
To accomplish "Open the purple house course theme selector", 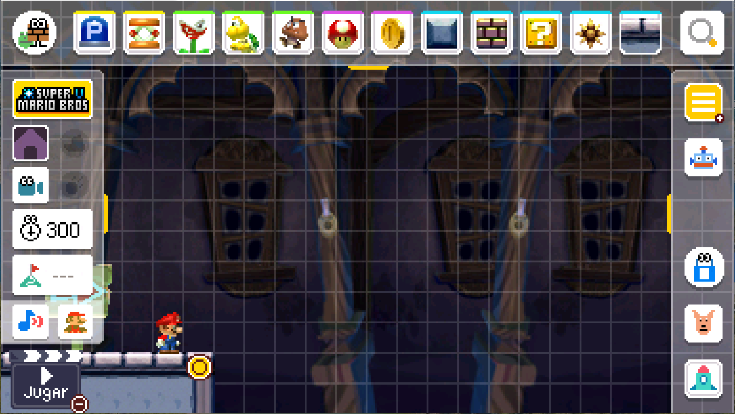I will pyautogui.click(x=31, y=143).
